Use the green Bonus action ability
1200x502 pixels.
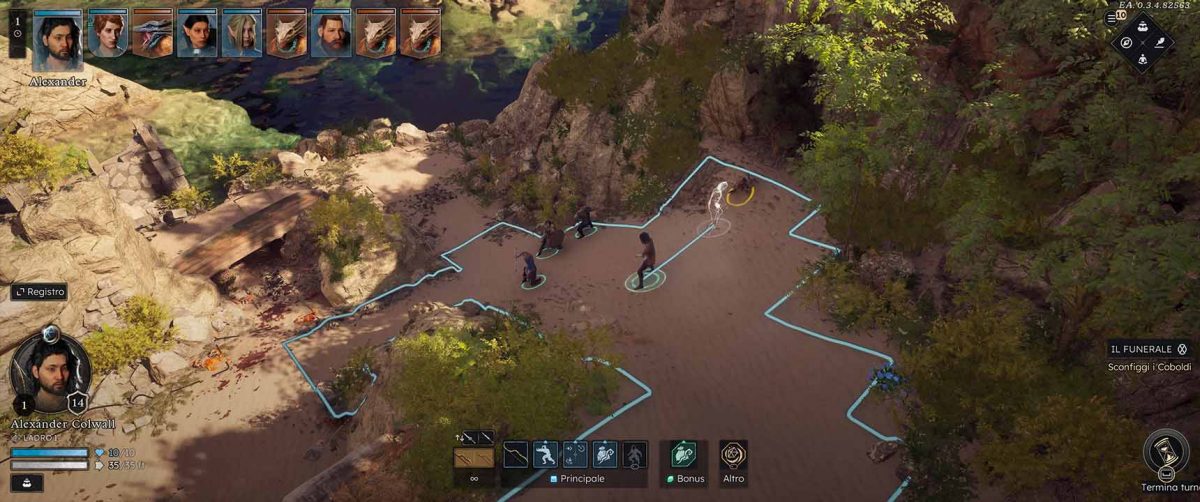[x=684, y=455]
